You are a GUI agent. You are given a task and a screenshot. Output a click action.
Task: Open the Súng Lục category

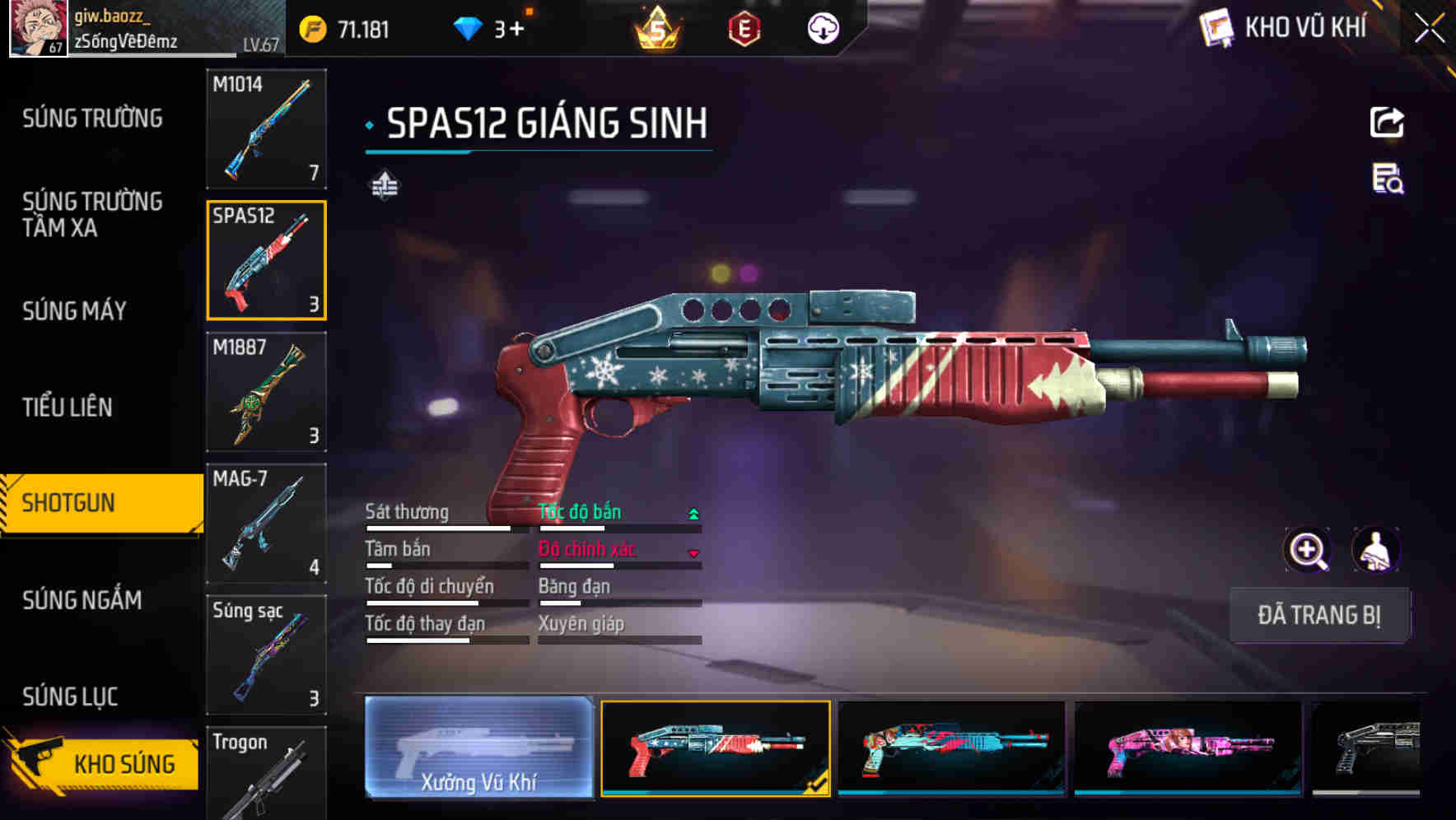point(70,697)
